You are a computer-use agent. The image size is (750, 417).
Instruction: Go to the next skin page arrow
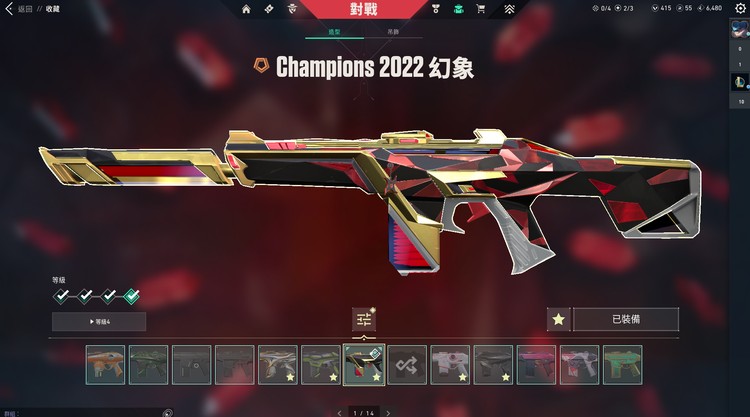pos(389,412)
